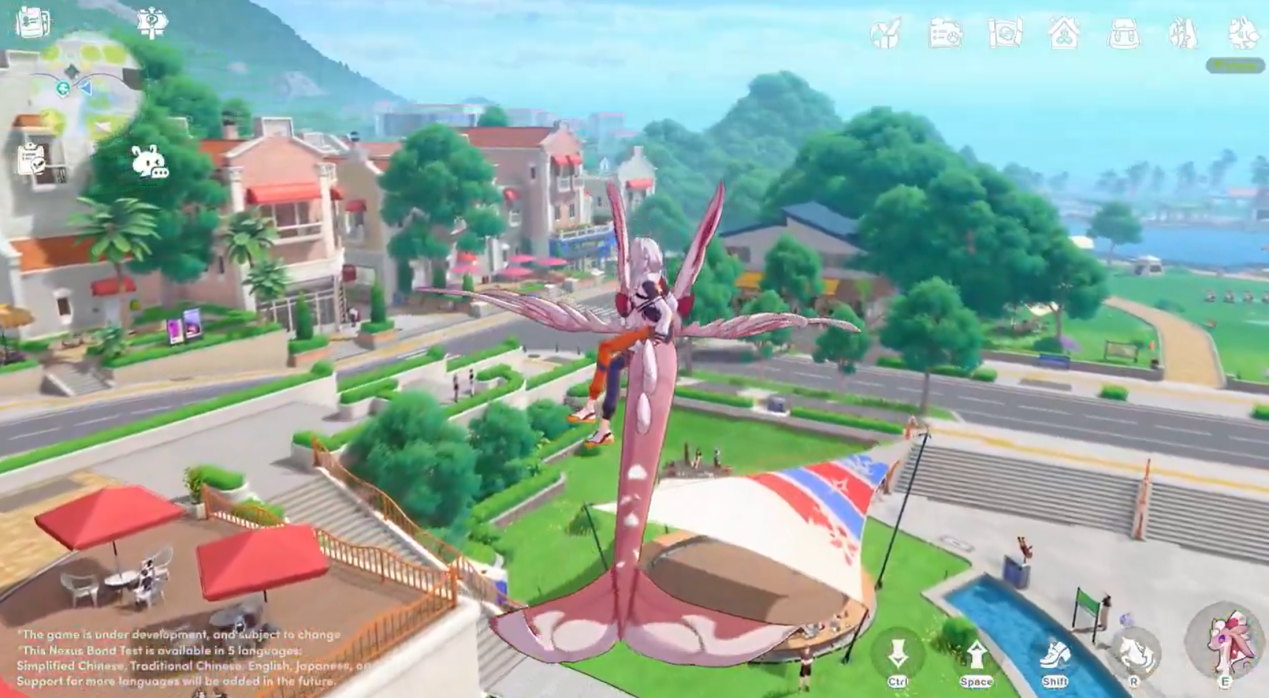Open the character outfit icon
Screen dimensions: 1269x698
(1184, 34)
